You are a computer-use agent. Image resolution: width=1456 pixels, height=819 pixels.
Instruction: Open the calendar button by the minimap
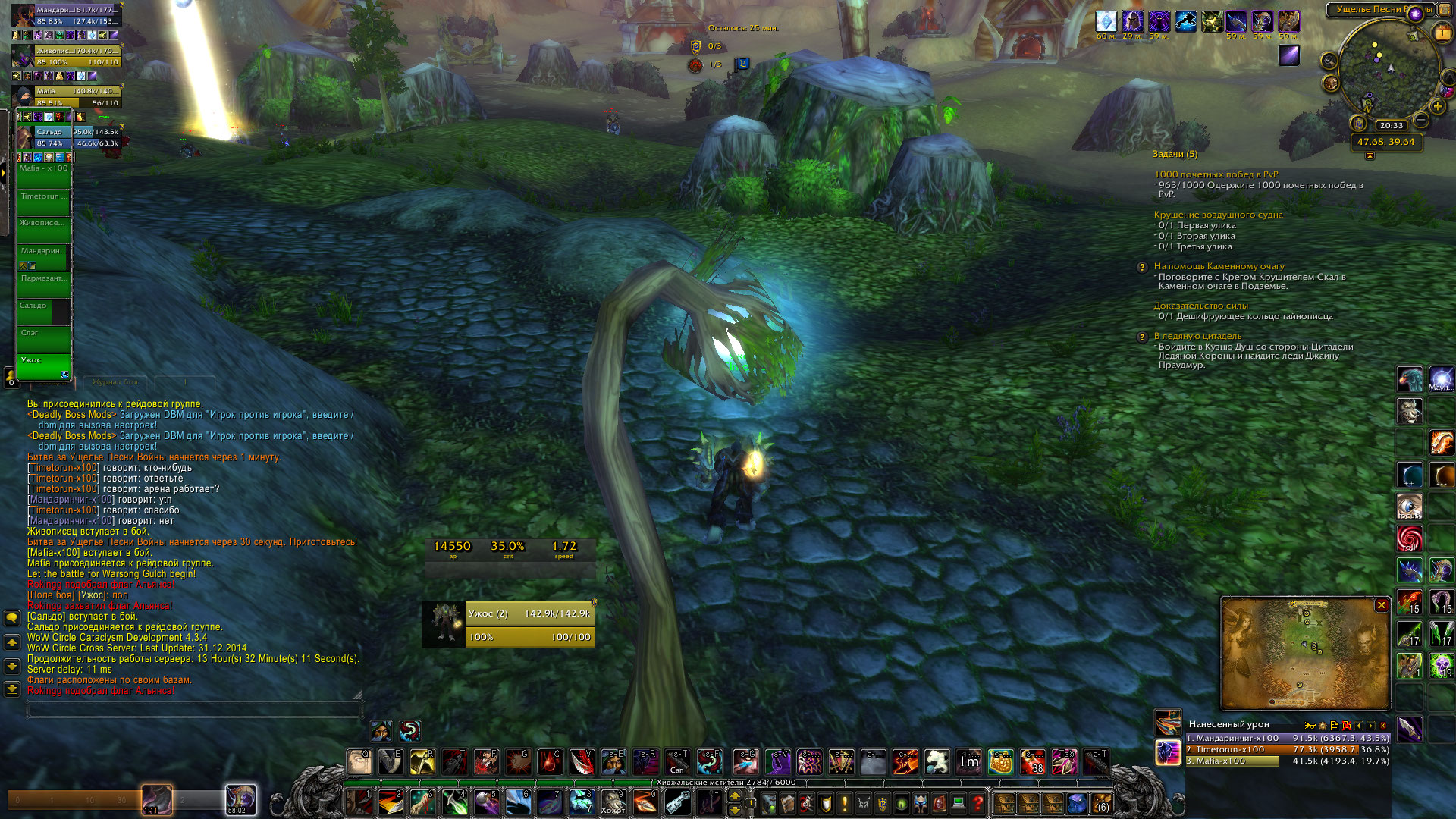click(x=1442, y=33)
